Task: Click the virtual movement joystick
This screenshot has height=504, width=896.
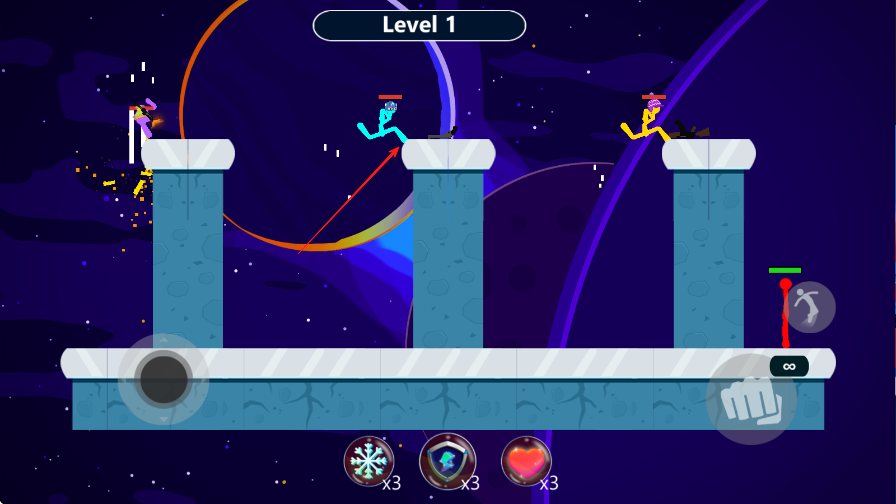Action: click(x=163, y=379)
